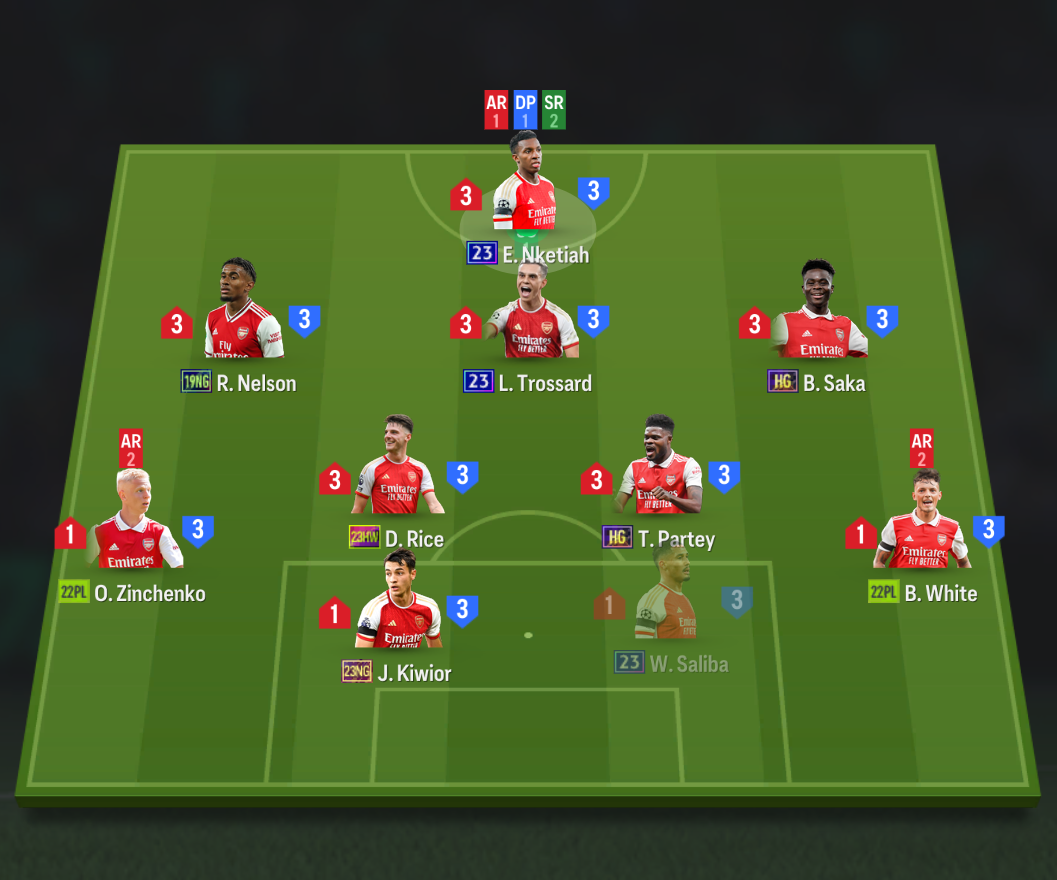Select left back O. Zinchenko

click(x=133, y=530)
